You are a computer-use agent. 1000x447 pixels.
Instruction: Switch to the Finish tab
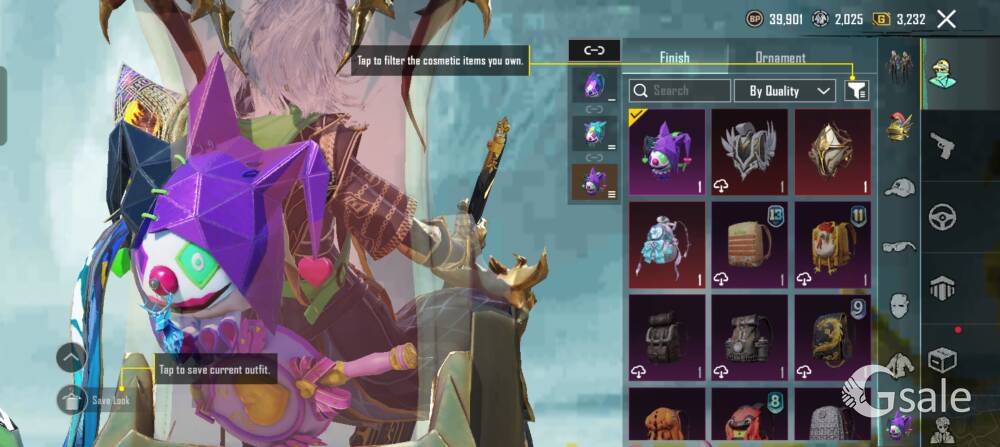(674, 58)
